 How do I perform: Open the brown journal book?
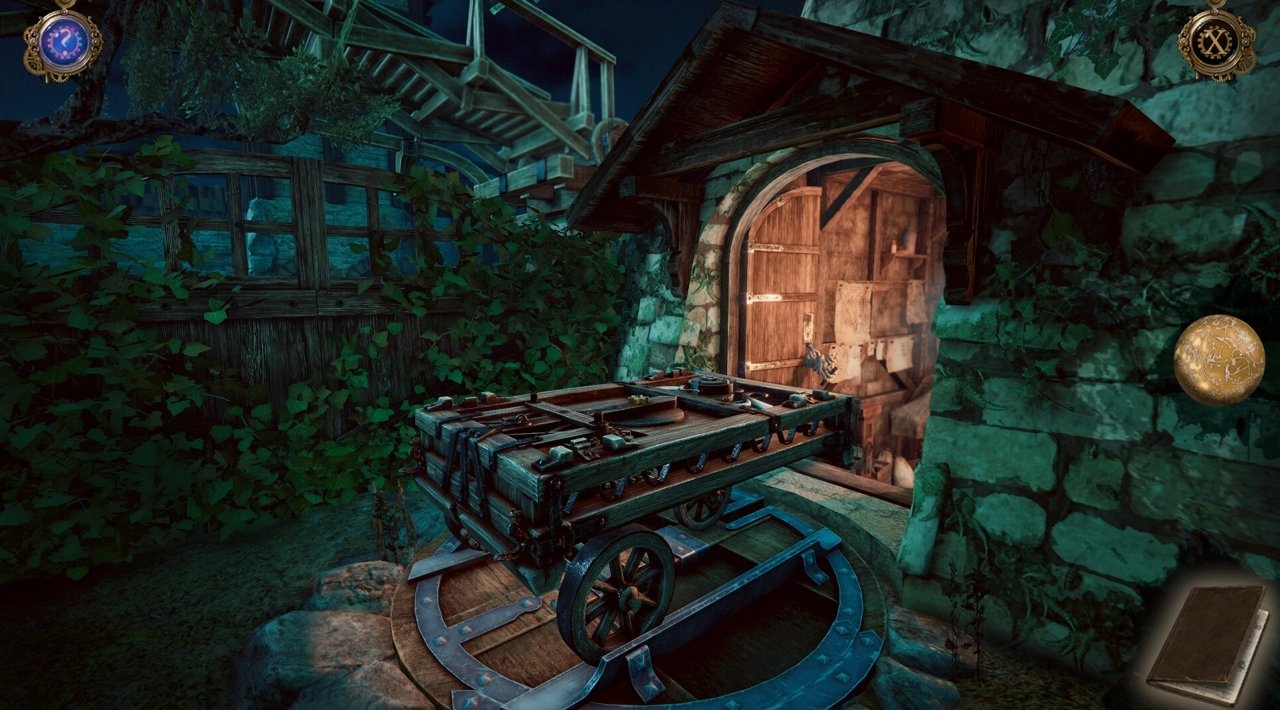tap(1207, 645)
